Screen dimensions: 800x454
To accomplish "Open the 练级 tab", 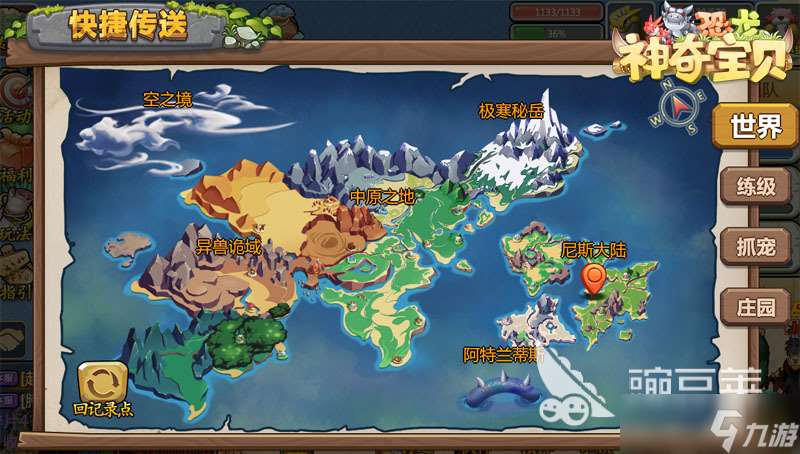I will click(x=755, y=186).
